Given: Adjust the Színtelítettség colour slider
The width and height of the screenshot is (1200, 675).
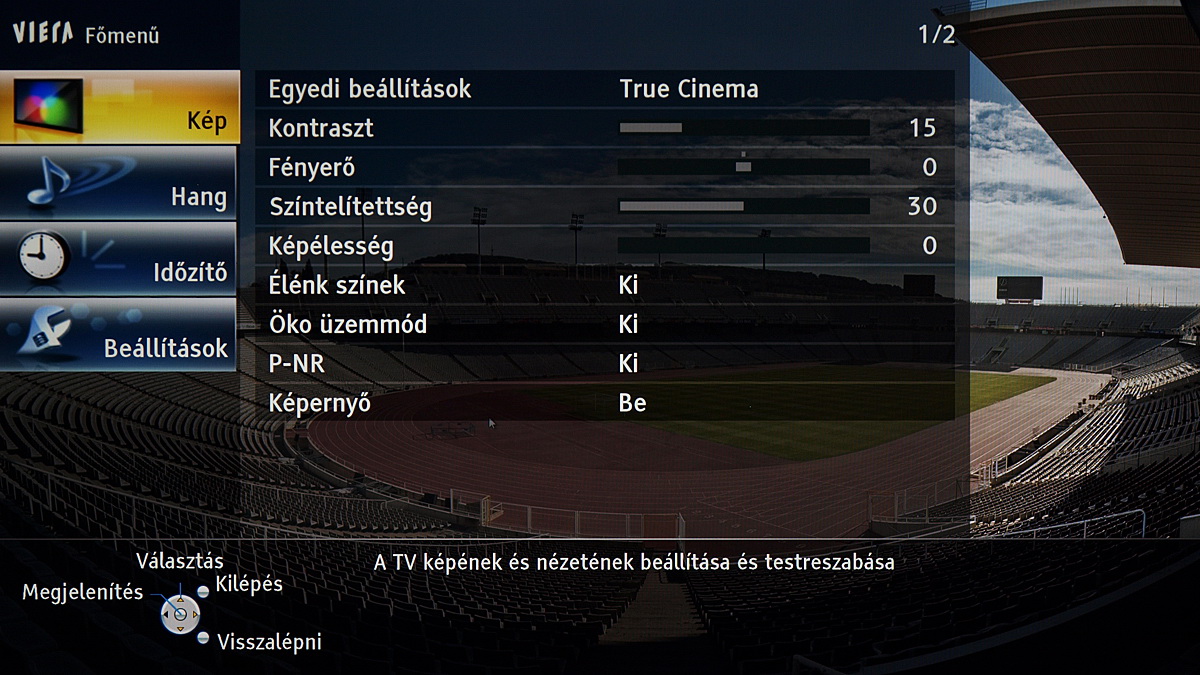Looking at the screenshot, I should 743,206.
